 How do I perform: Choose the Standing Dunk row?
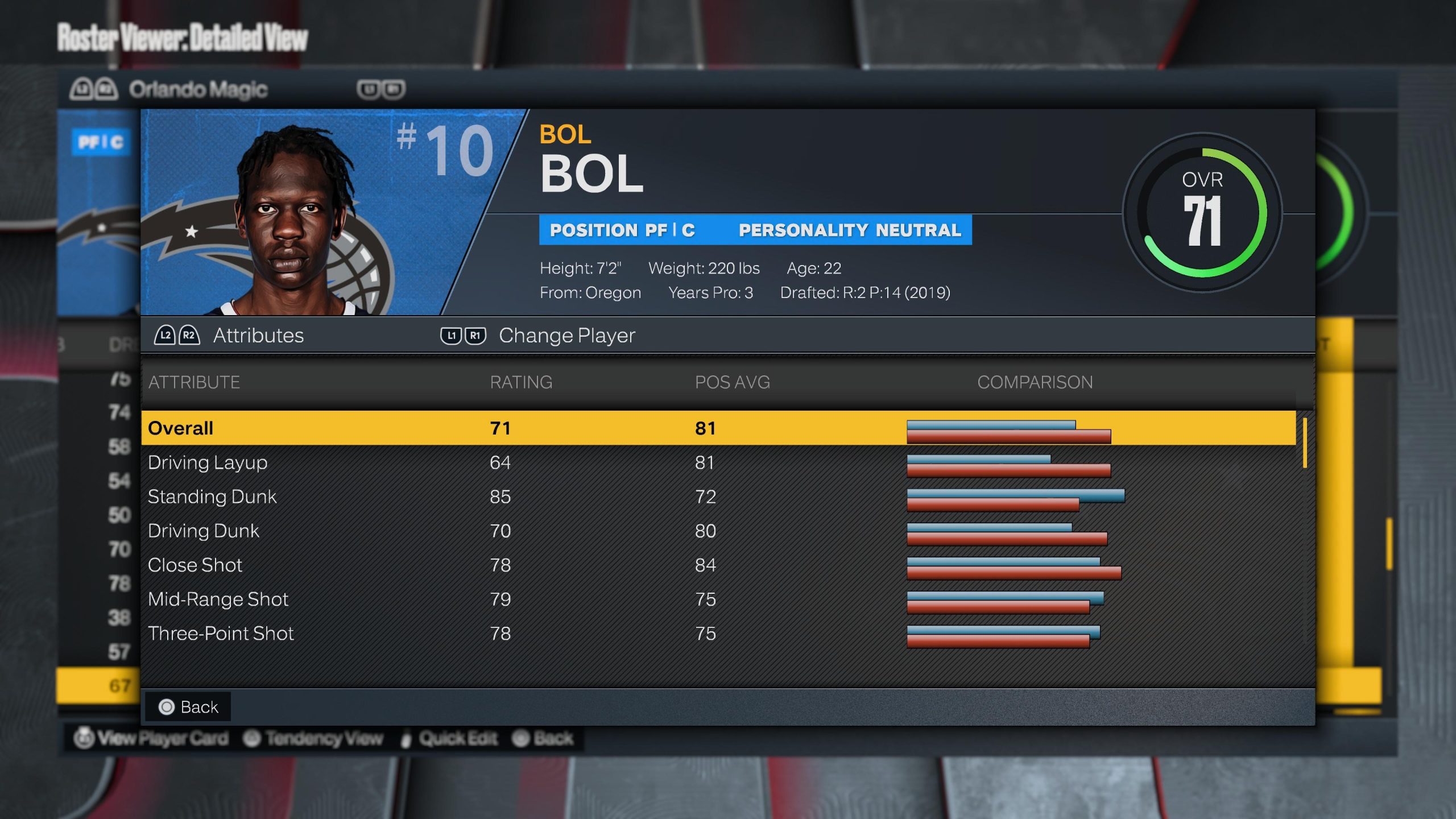[718, 497]
